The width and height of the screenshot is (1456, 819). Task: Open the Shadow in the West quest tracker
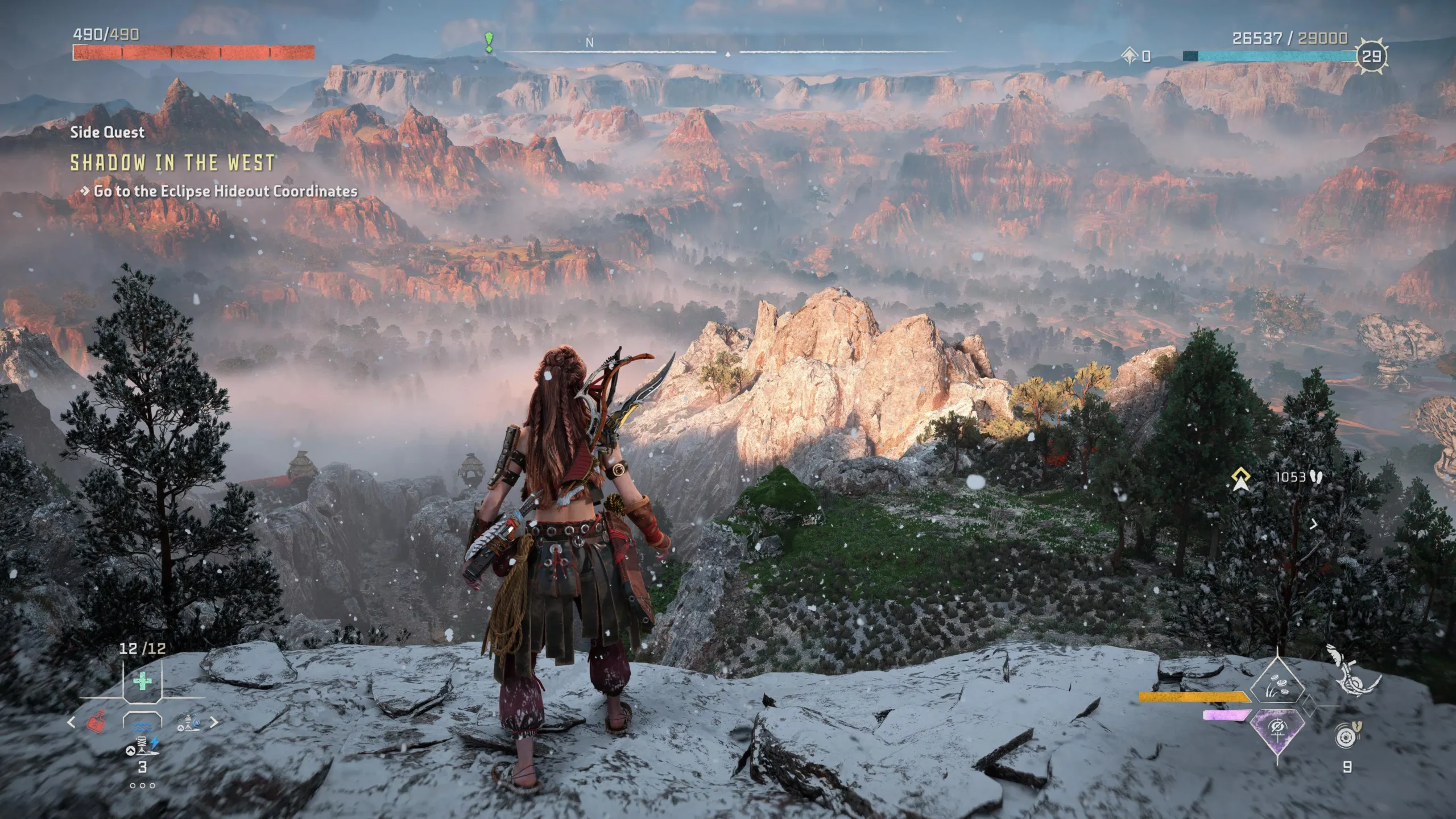point(172,163)
